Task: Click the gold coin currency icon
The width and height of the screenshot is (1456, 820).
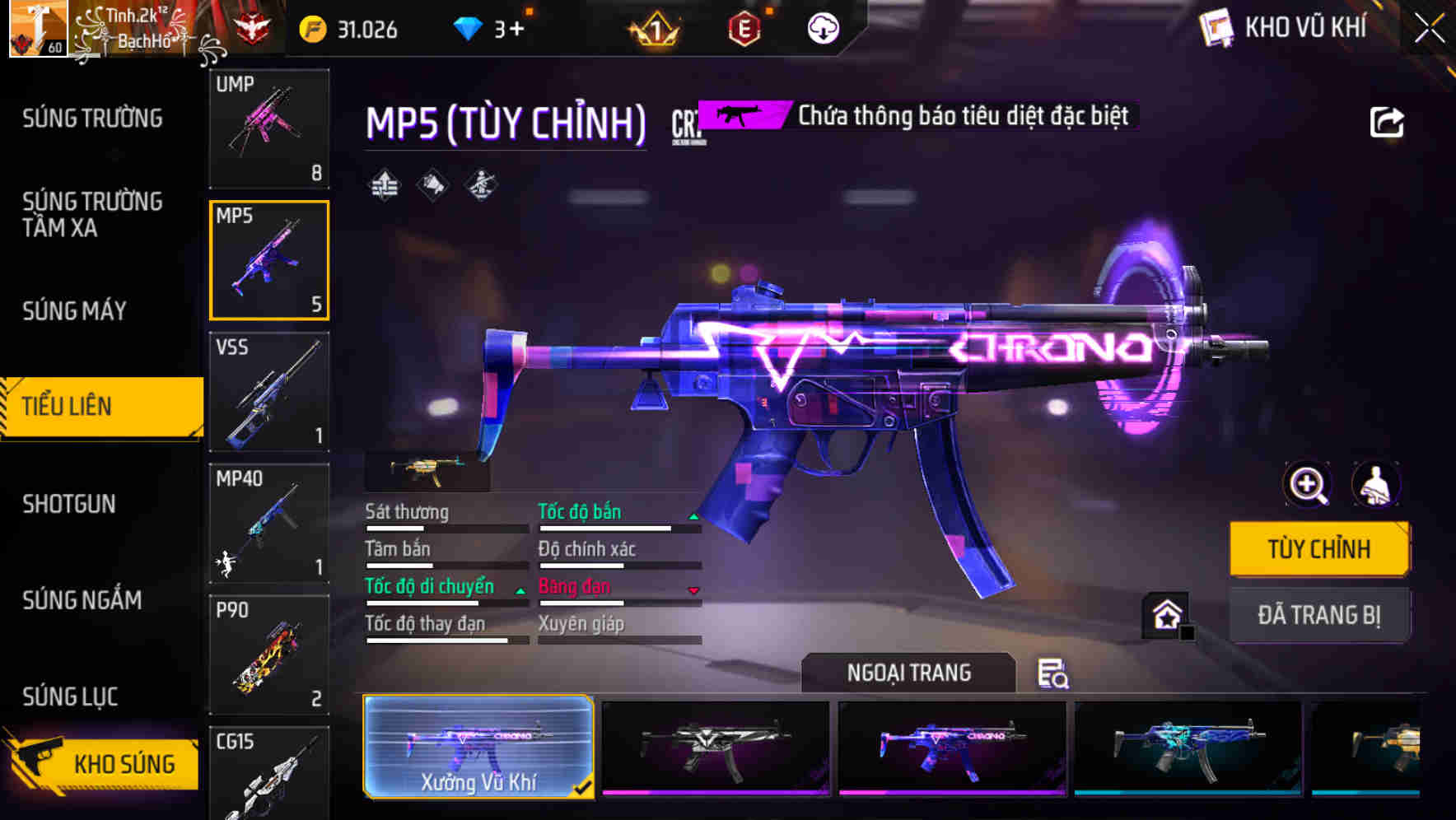Action: point(313,30)
